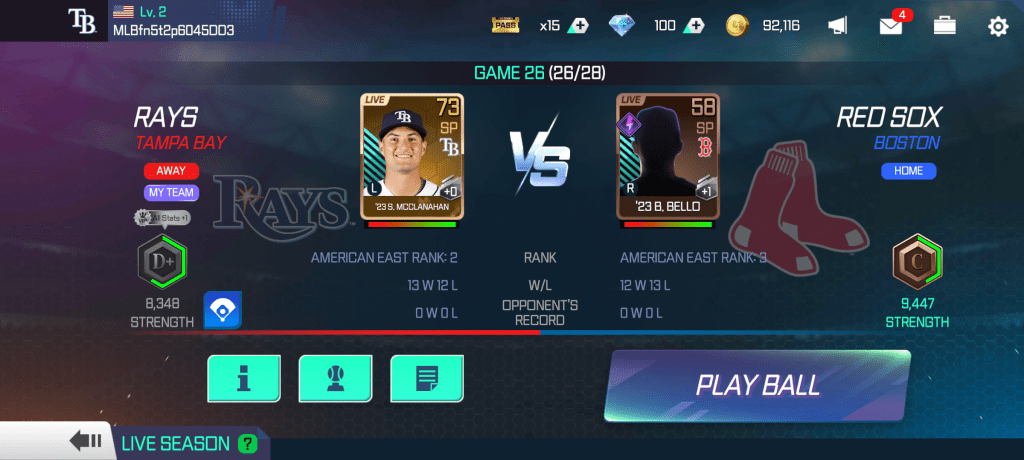Open the briefcase inventory icon
Image resolution: width=1024 pixels, height=460 pixels.
945,26
